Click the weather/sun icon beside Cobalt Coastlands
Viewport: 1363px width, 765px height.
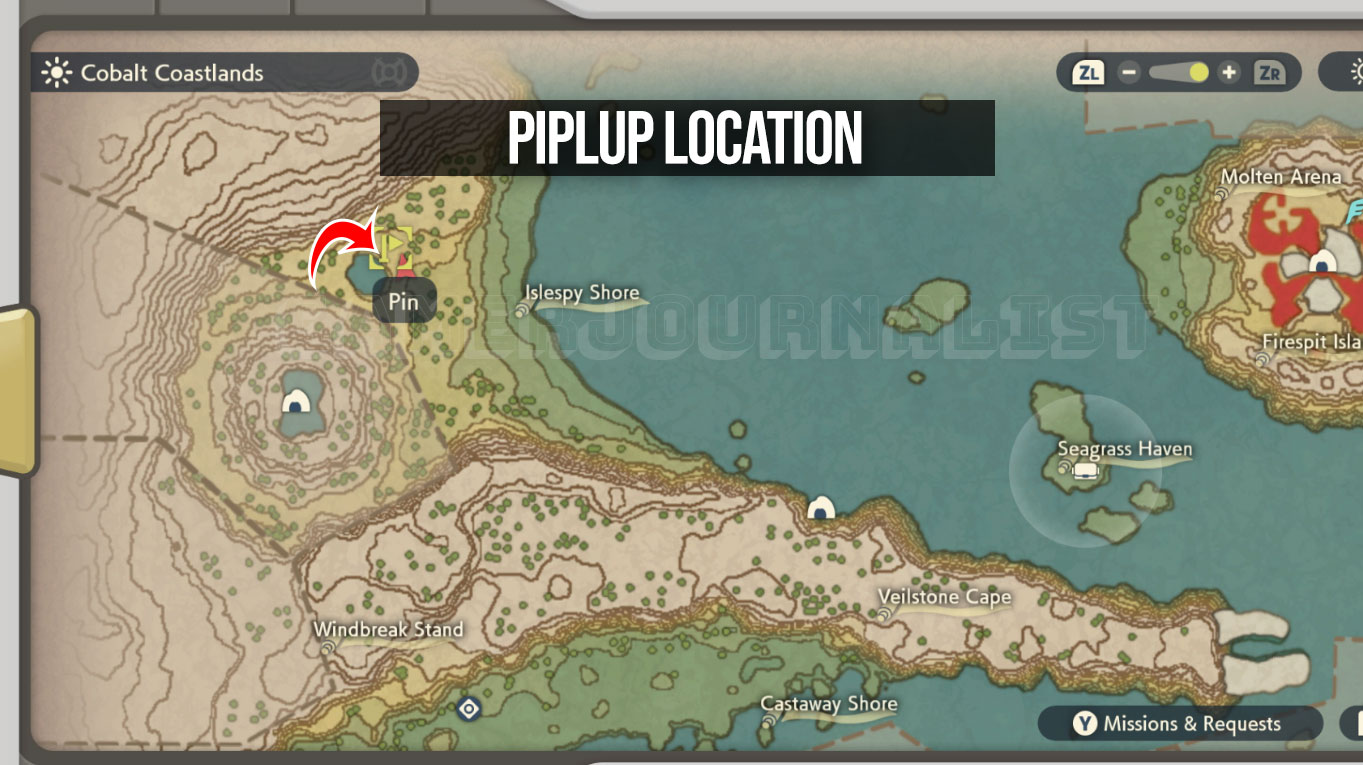(x=57, y=72)
